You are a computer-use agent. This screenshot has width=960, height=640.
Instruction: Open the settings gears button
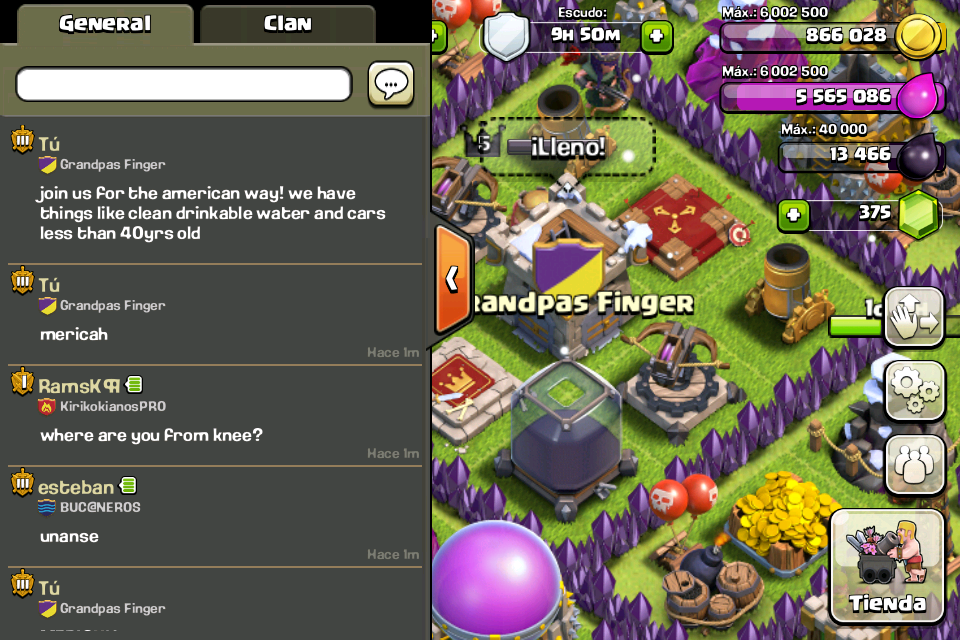[915, 391]
